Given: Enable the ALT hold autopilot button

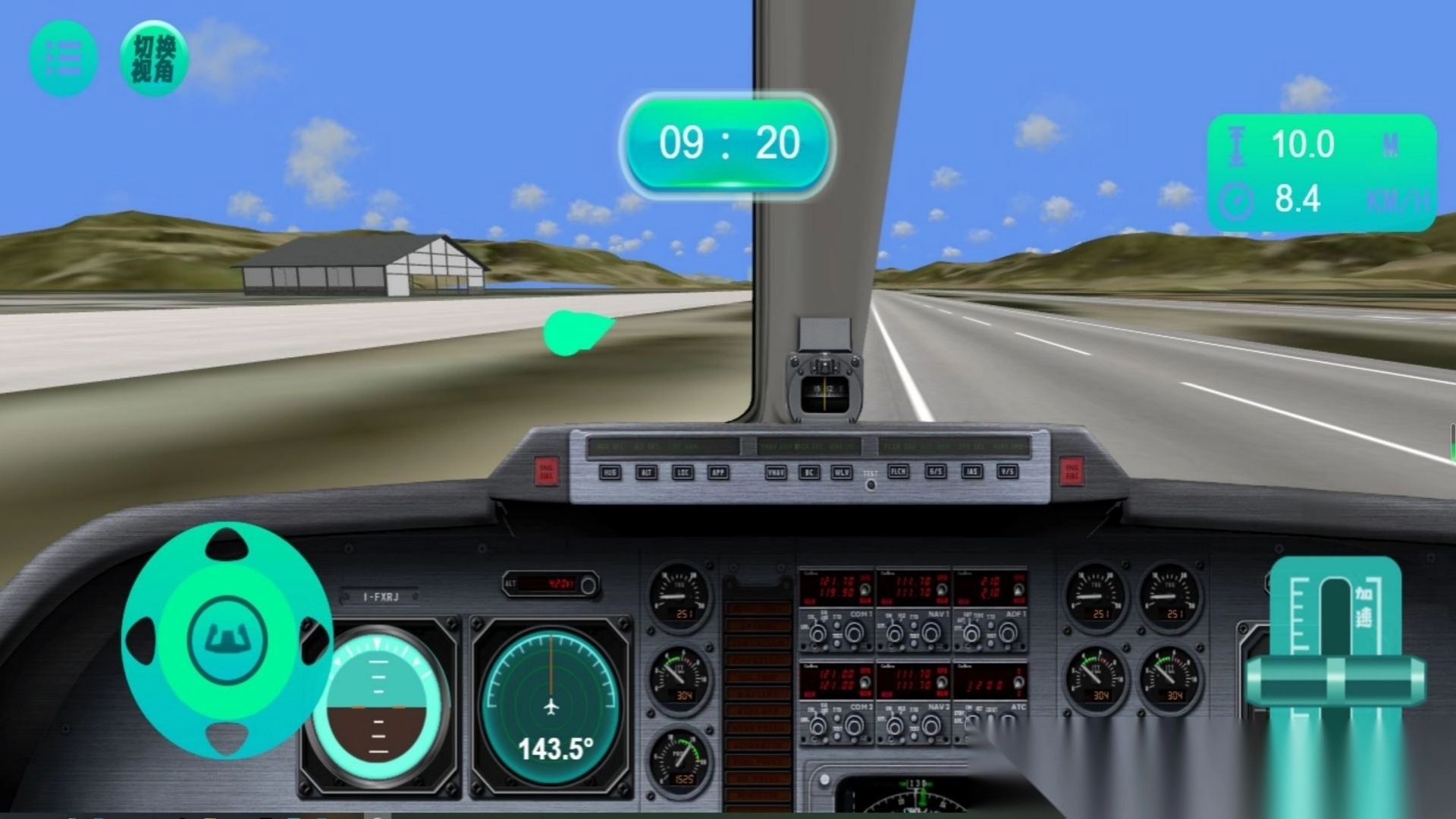Looking at the screenshot, I should pos(647,473).
